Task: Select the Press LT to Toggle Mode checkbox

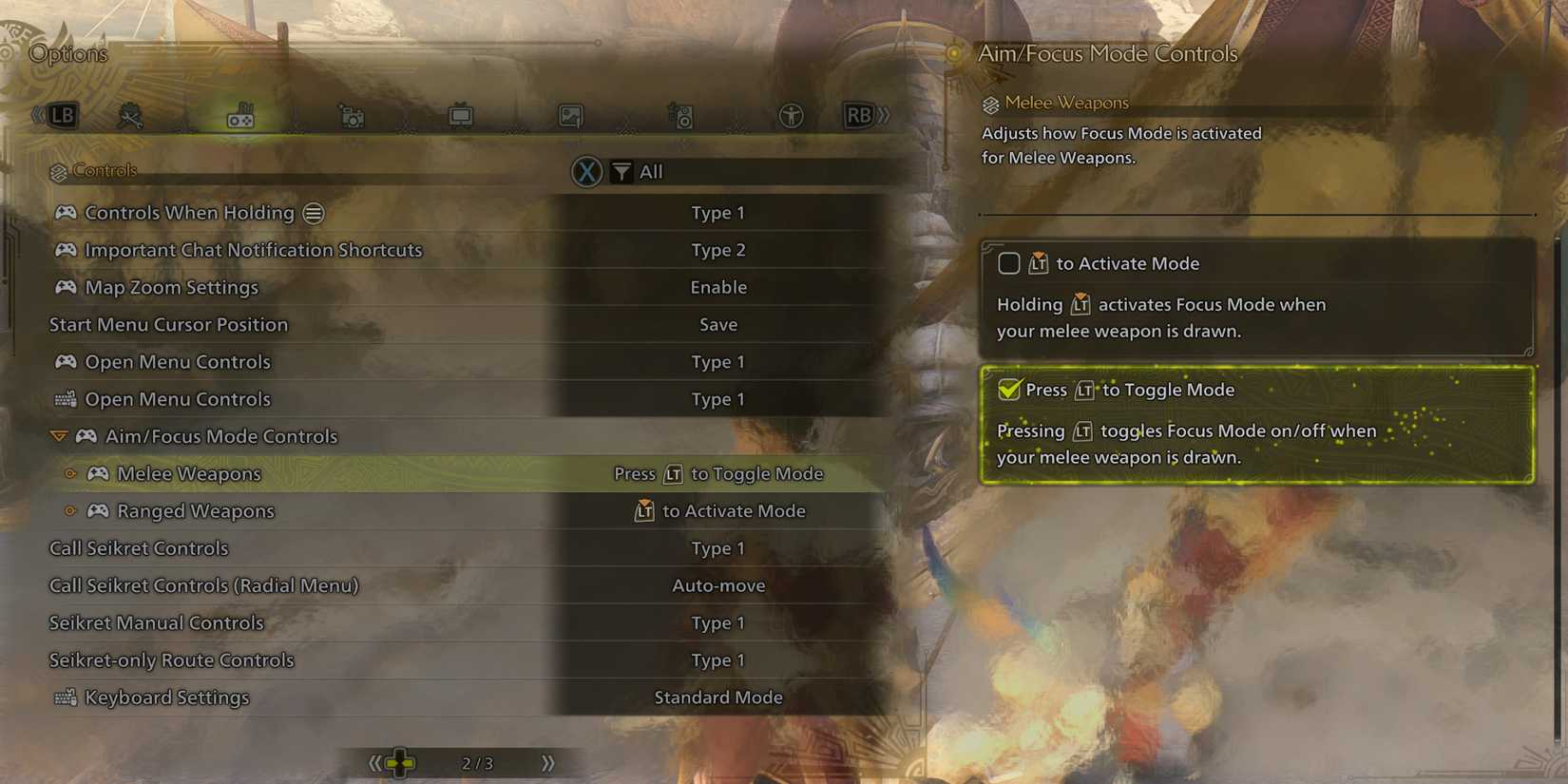Action: click(x=1009, y=390)
